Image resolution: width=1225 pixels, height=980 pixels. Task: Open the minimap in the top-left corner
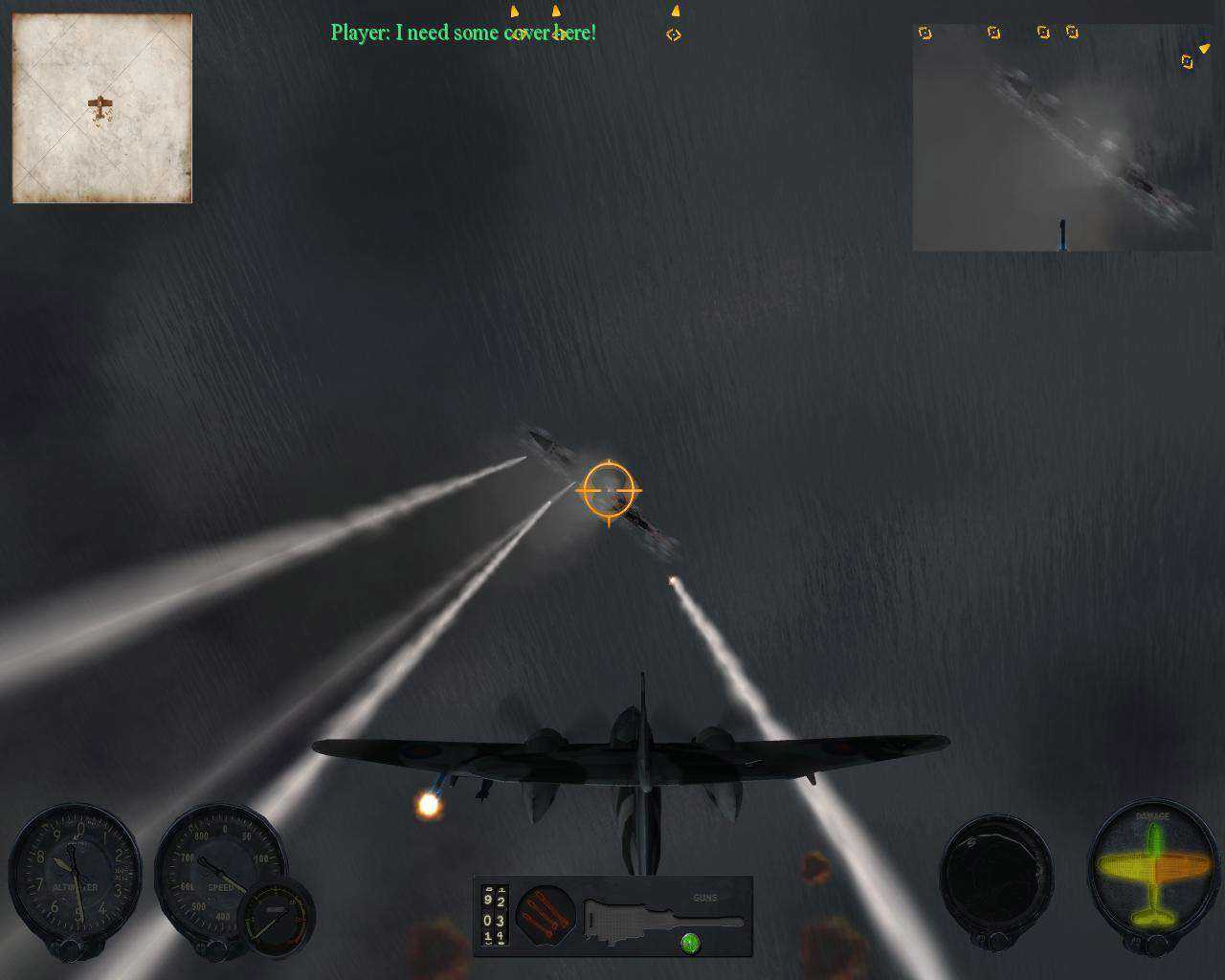coord(100,107)
